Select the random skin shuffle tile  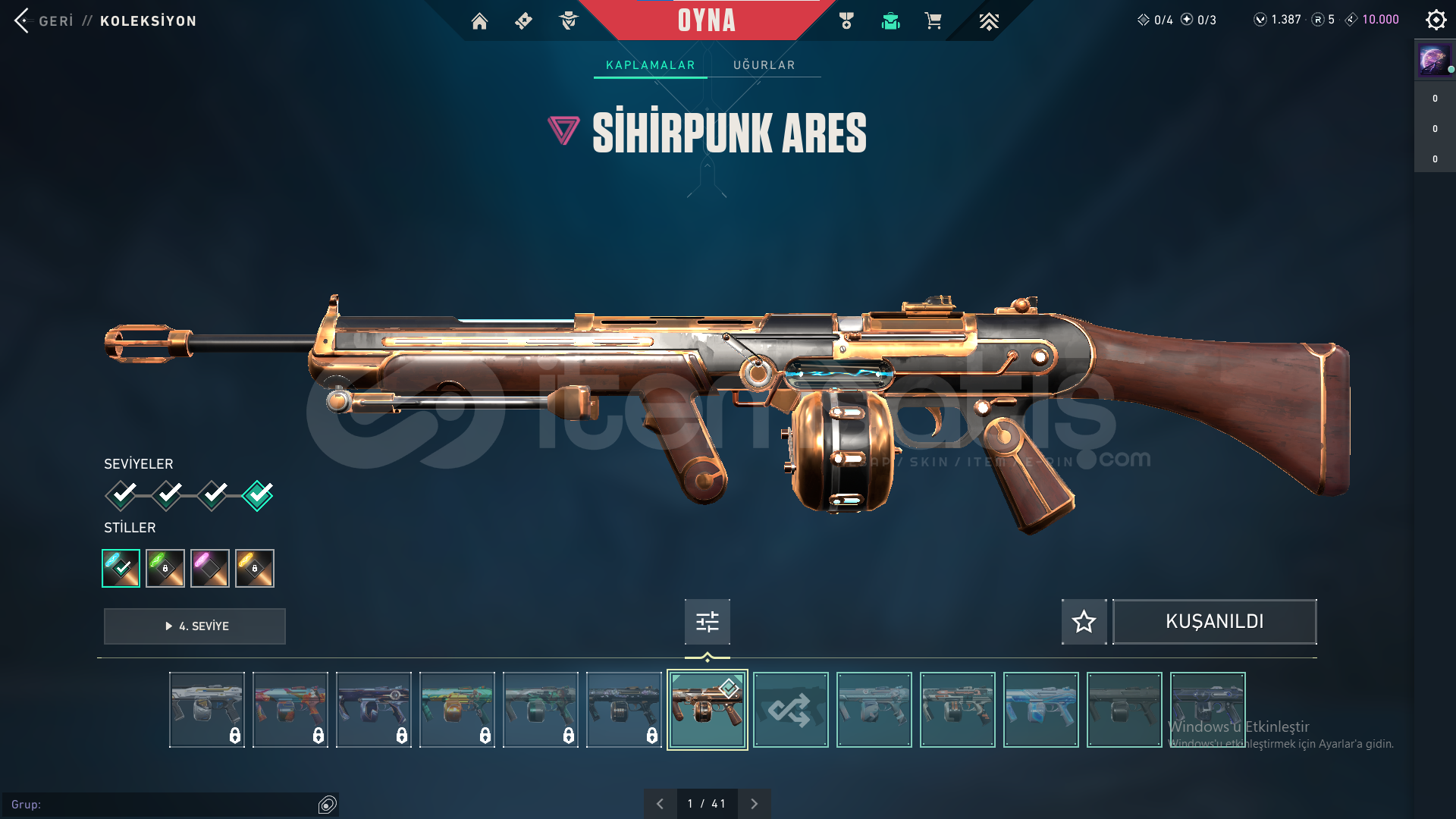click(790, 710)
